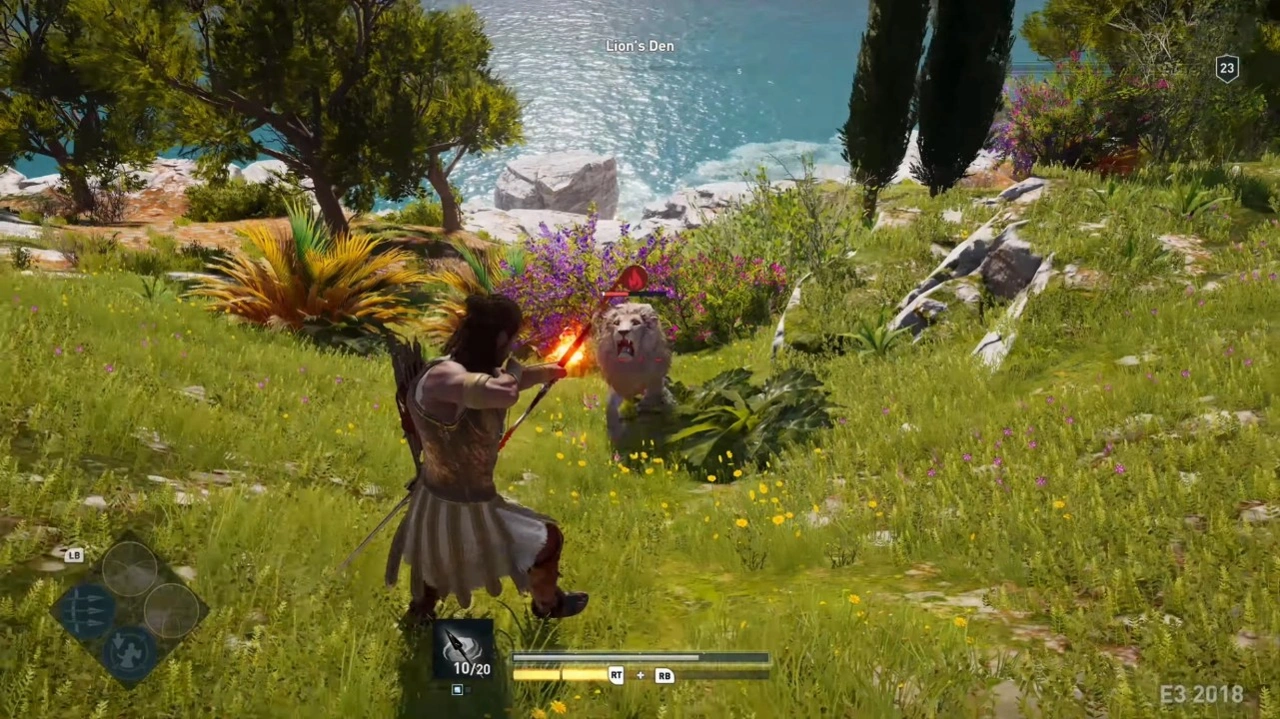Activate the triple-arrow multi-shot ability

coord(83,610)
